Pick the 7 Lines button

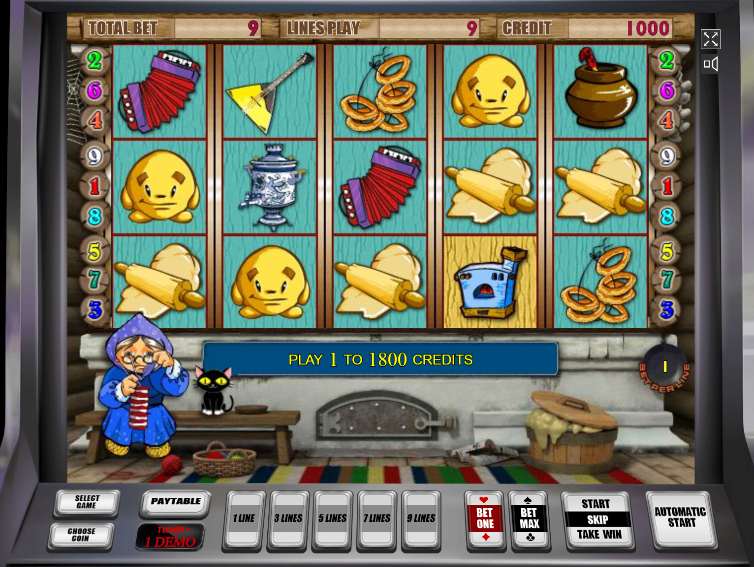tap(377, 519)
